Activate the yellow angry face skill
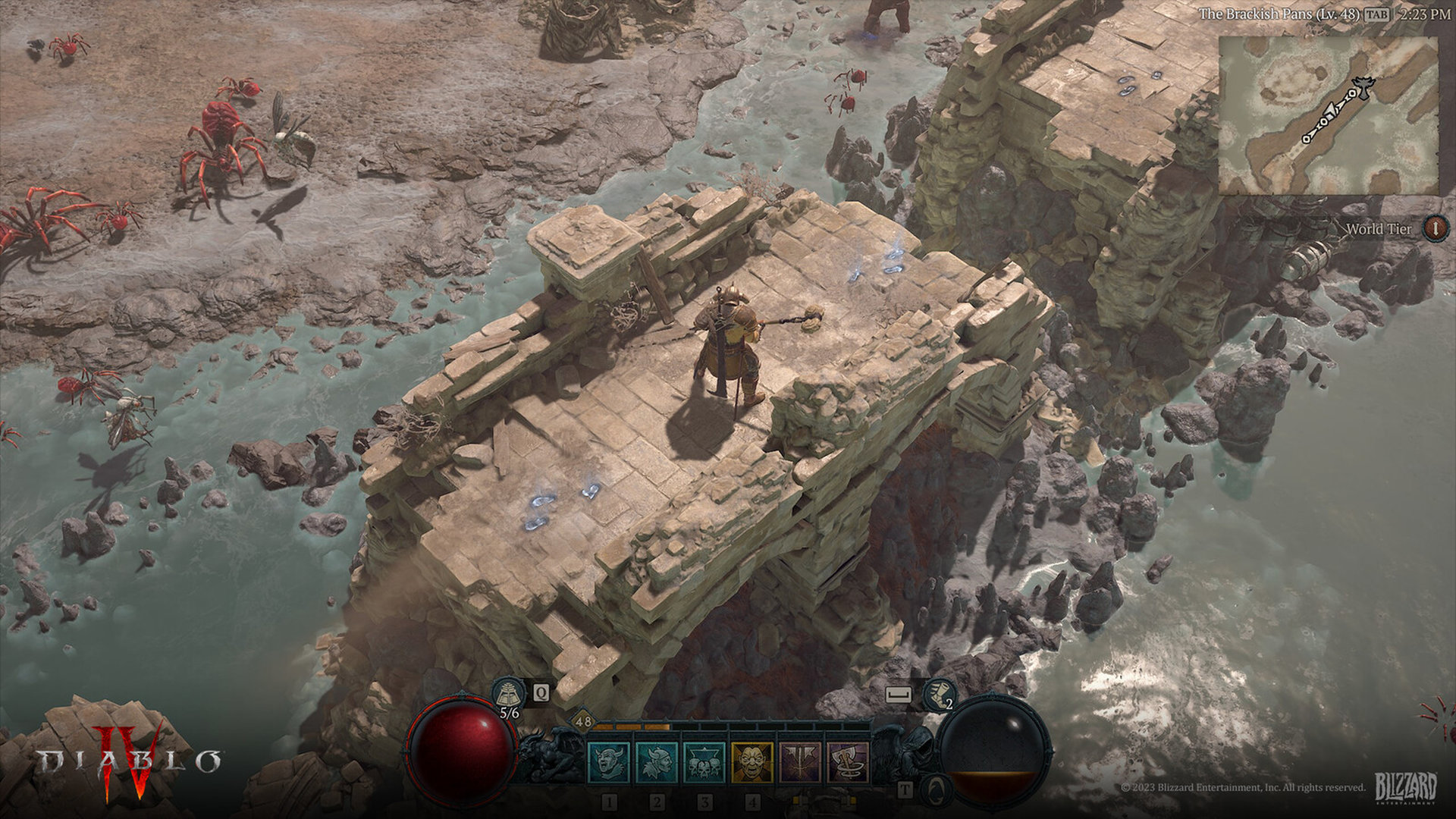This screenshot has height=819, width=1456. click(752, 762)
